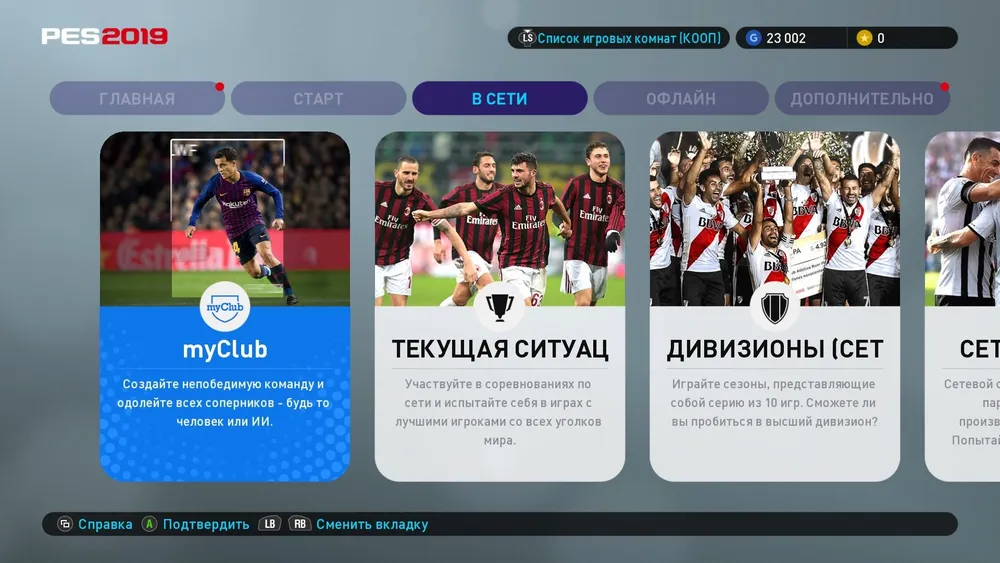The image size is (1000, 563).
Task: Show the ДОПОЛНИТЕЛЬНО tab
Action: 861,99
